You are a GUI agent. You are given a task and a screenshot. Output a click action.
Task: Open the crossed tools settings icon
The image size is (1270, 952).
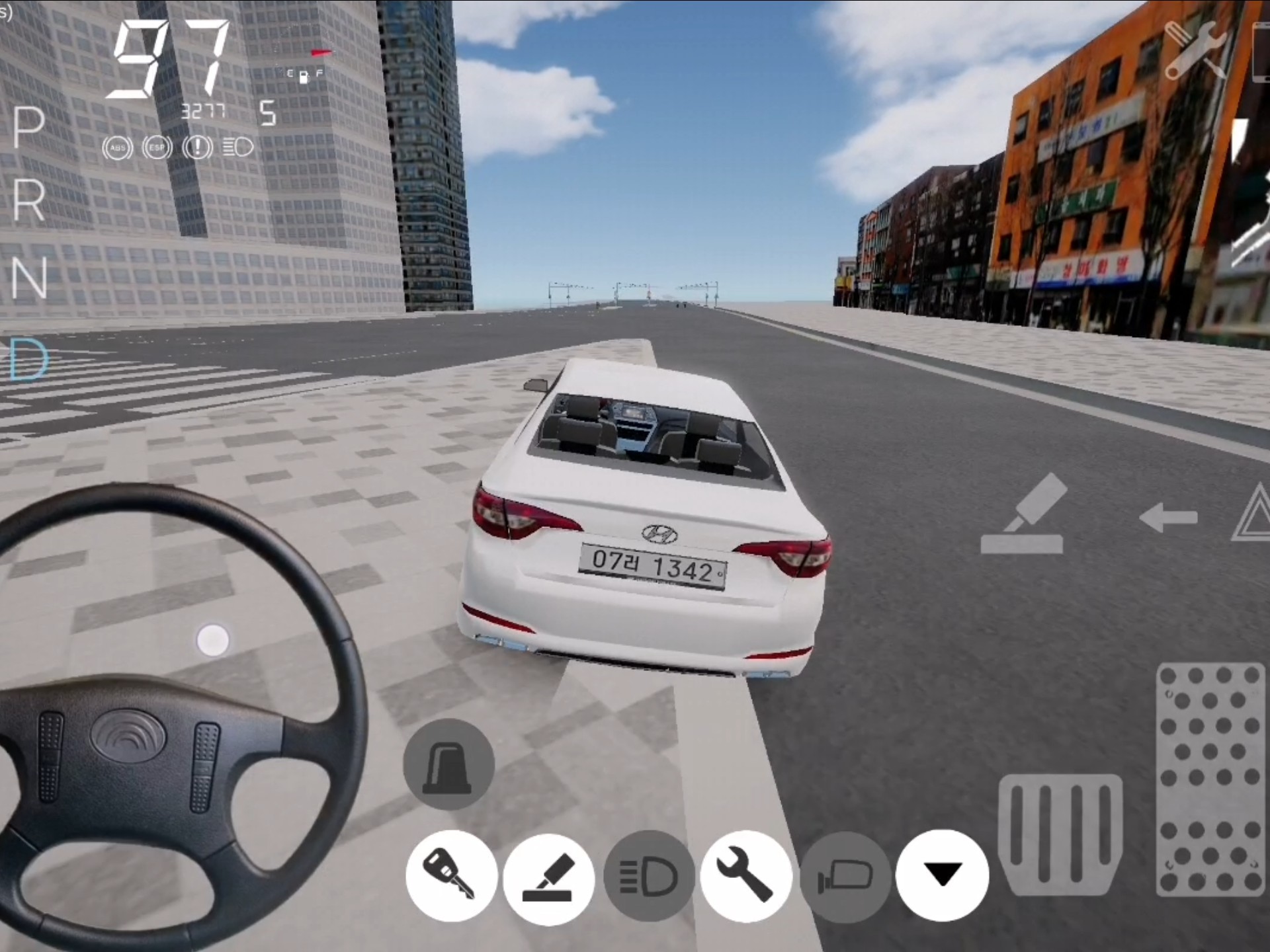pyautogui.click(x=1196, y=50)
